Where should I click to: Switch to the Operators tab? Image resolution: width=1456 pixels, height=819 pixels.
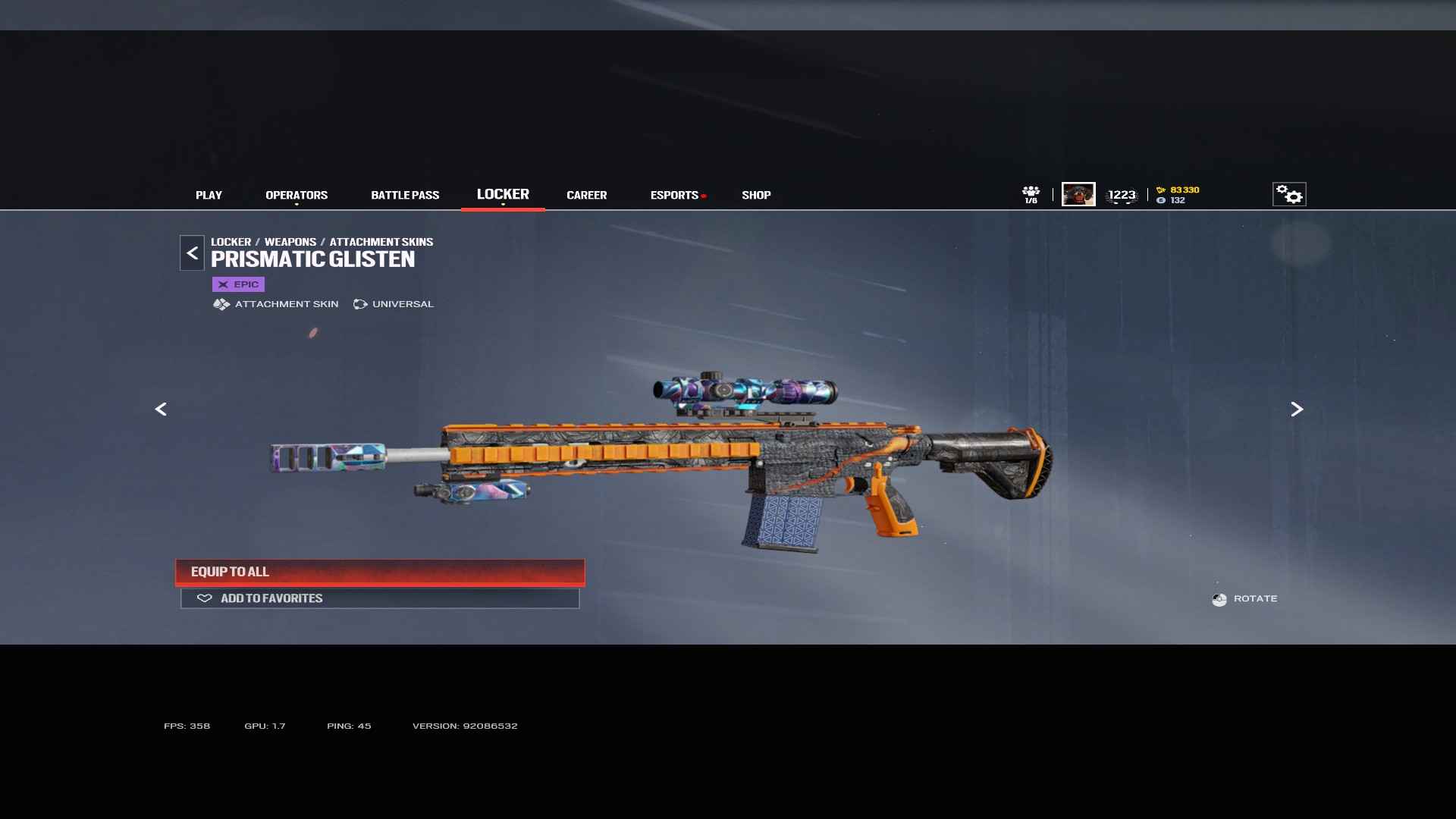pyautogui.click(x=297, y=195)
